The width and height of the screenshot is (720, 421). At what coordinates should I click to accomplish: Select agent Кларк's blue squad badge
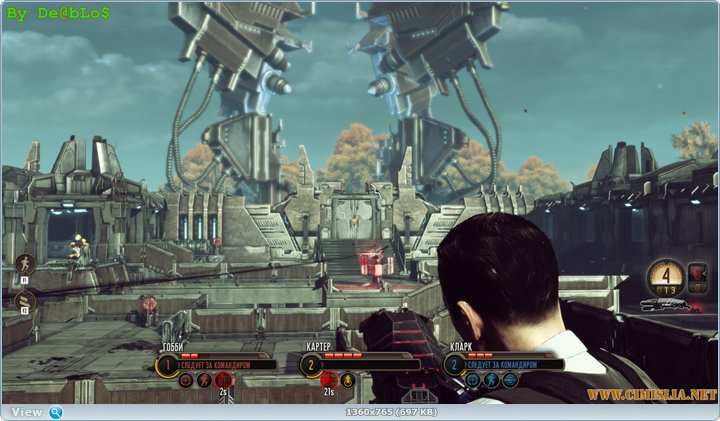[x=453, y=365]
